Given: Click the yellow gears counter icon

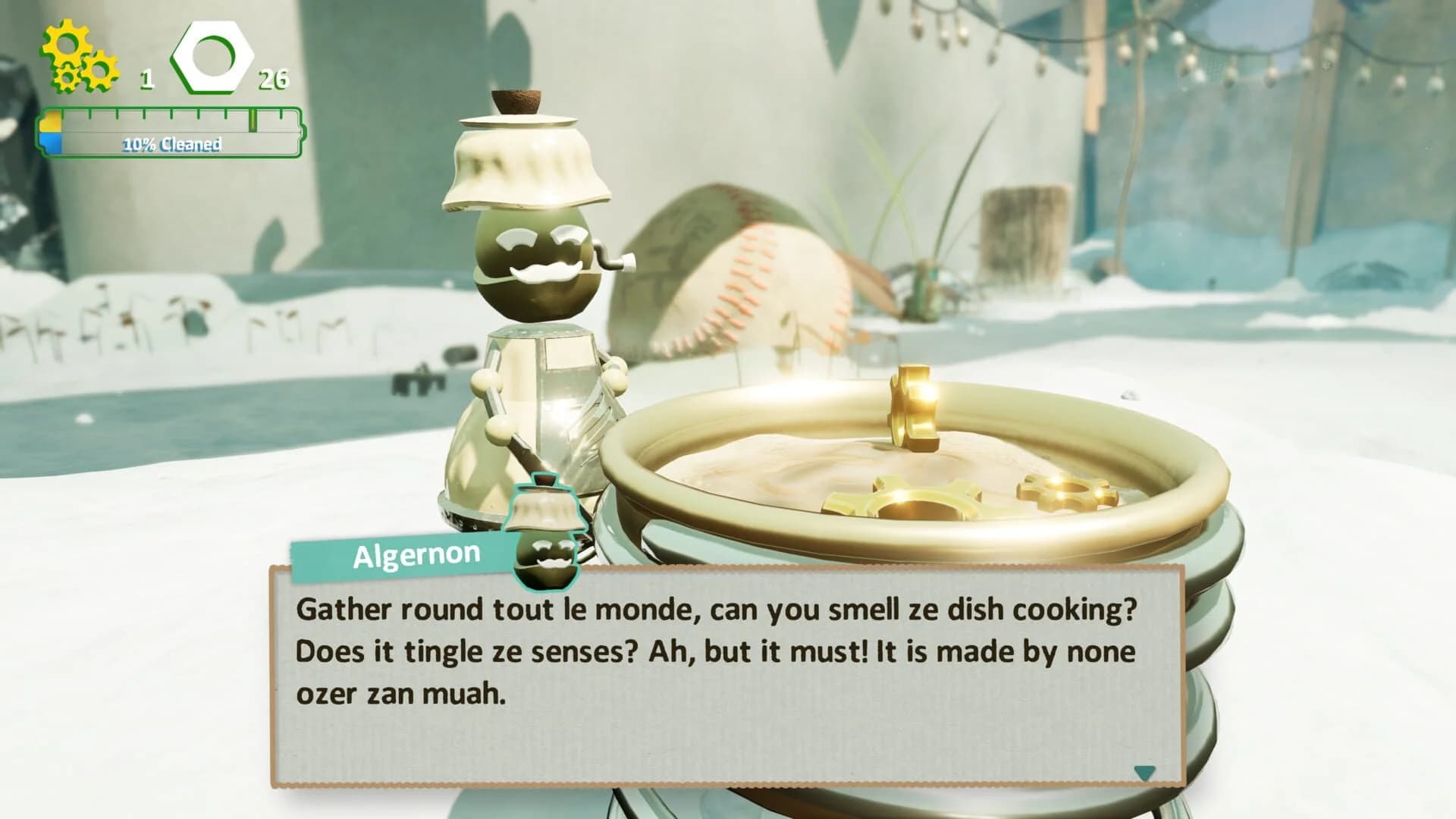Looking at the screenshot, I should pyautogui.click(x=76, y=53).
